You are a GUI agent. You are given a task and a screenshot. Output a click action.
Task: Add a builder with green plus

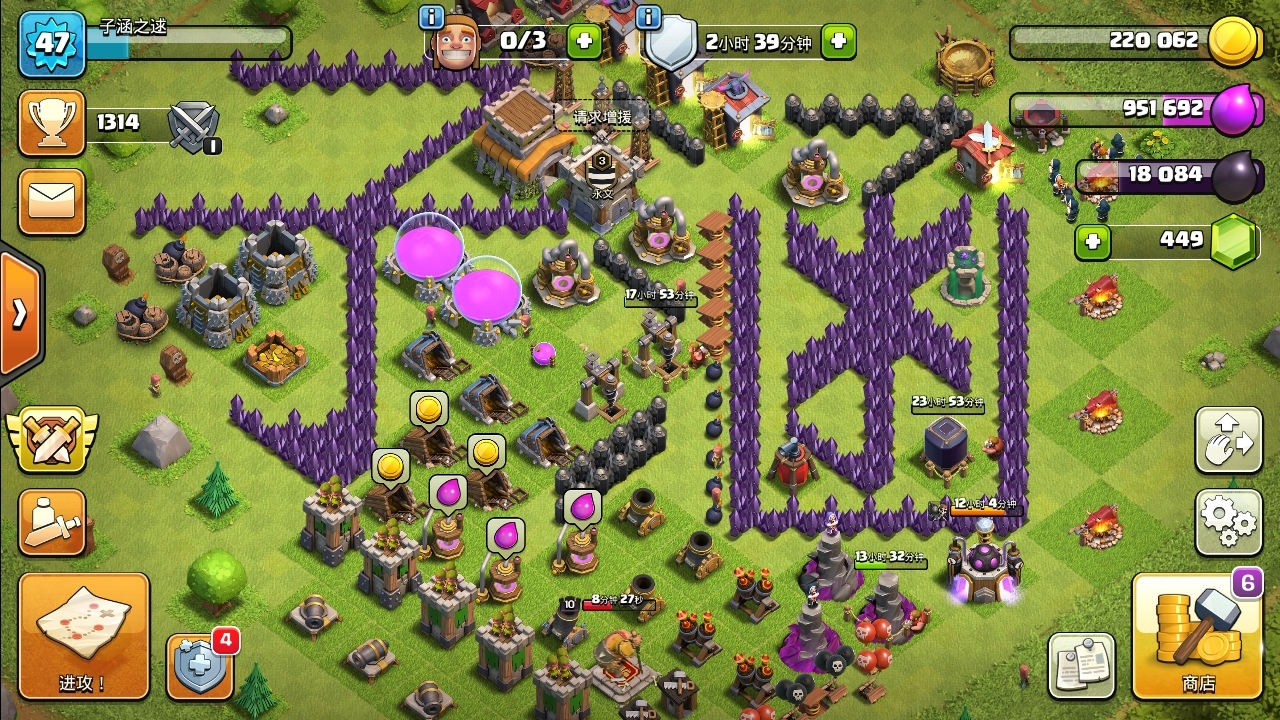click(584, 41)
